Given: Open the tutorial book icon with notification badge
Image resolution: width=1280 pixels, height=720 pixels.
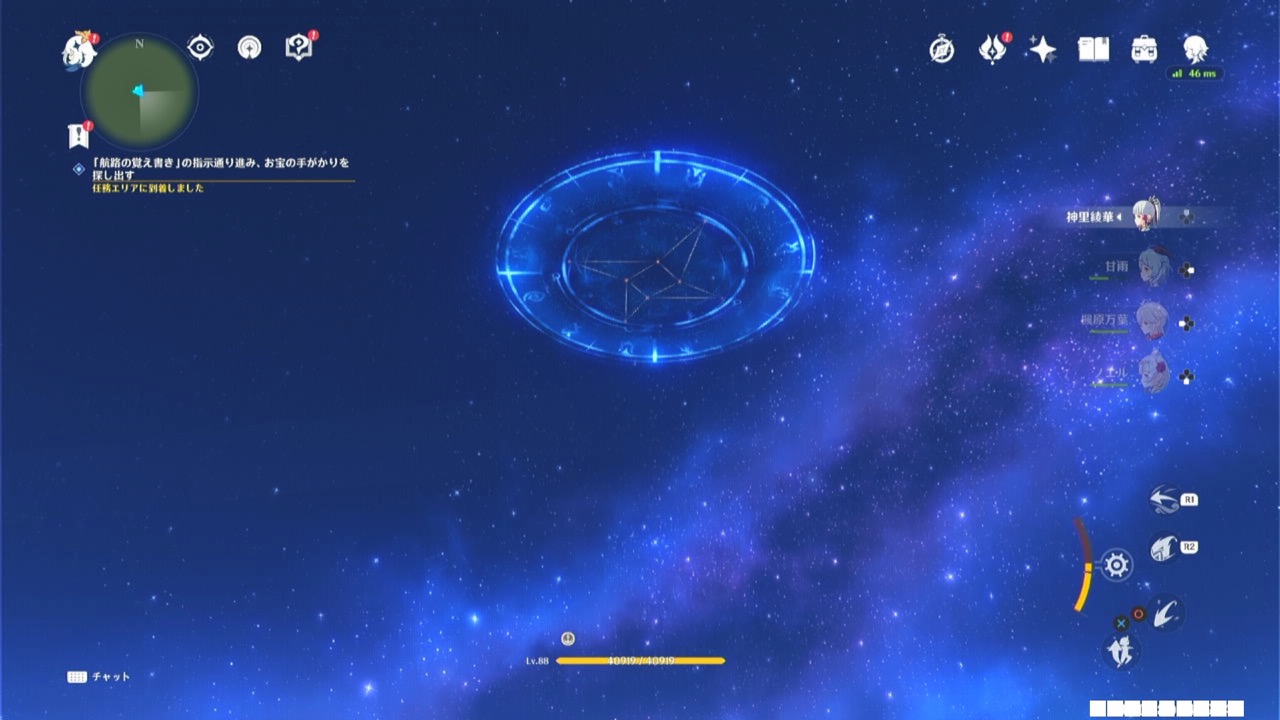Looking at the screenshot, I should click(x=297, y=46).
